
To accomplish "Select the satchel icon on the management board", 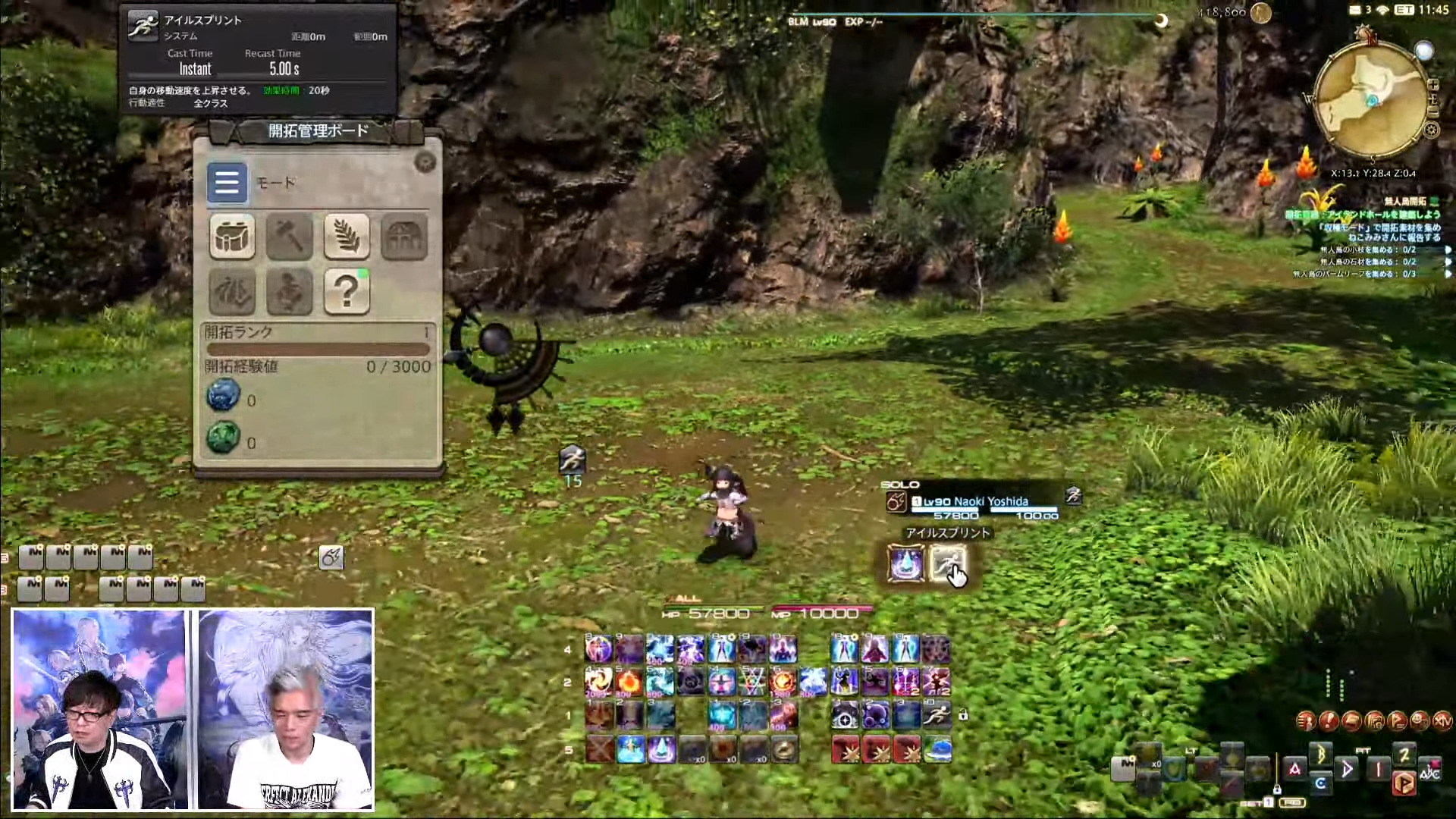I will point(232,237).
